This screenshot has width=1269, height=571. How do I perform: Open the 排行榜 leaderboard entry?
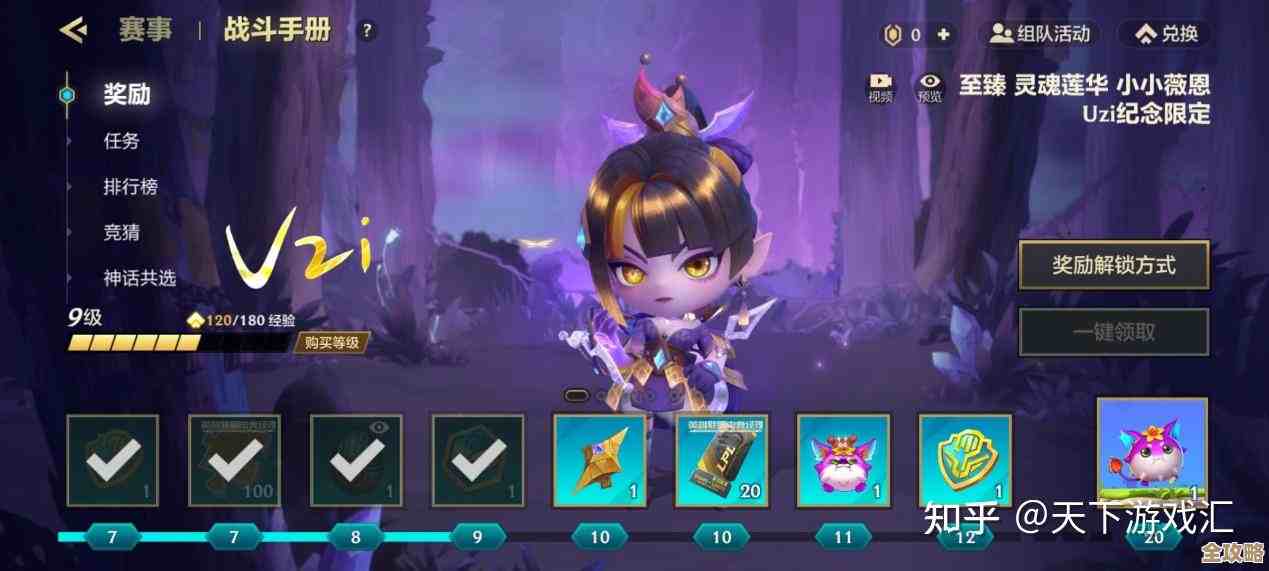pos(131,187)
